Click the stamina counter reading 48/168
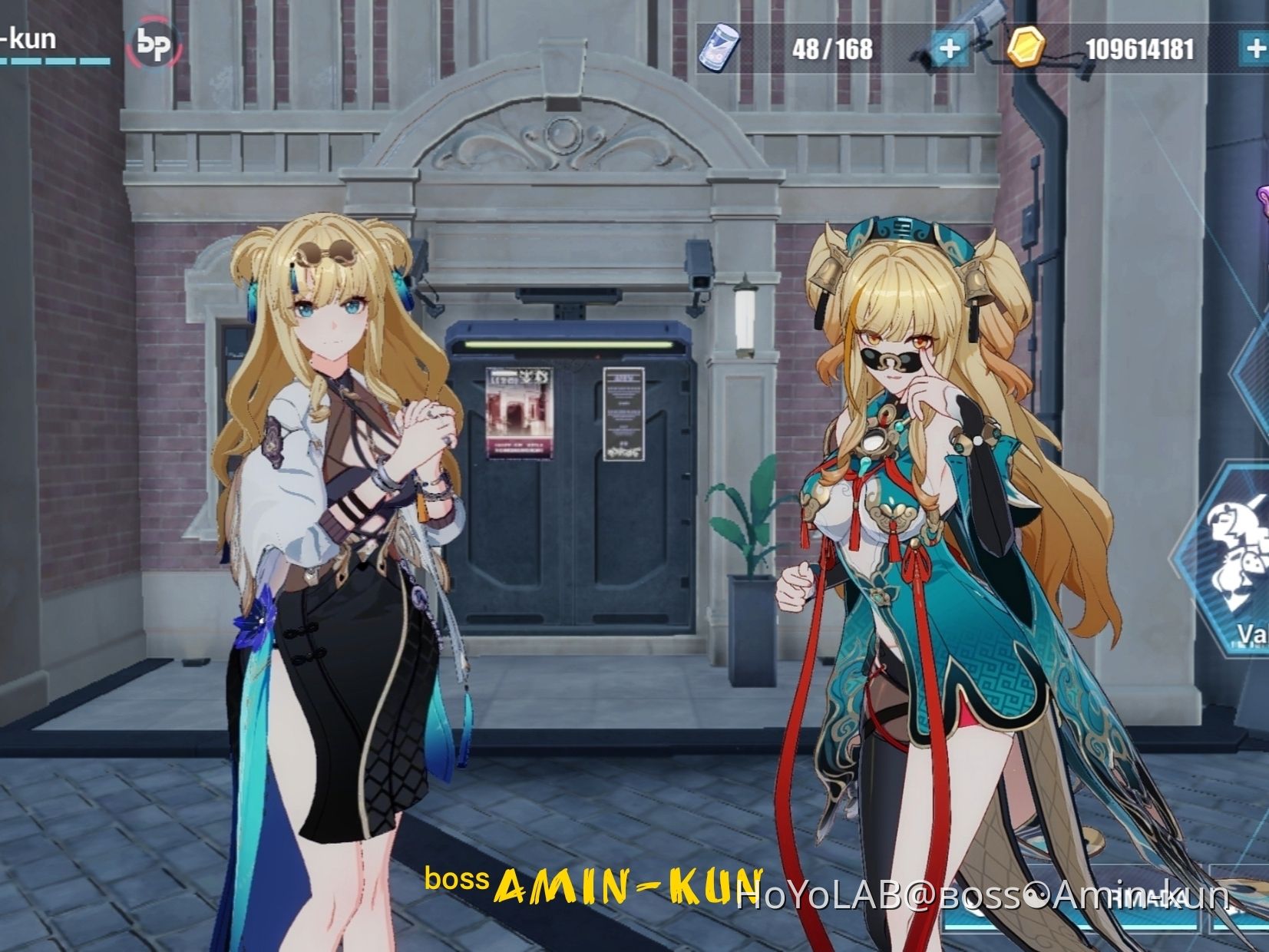 point(831,48)
